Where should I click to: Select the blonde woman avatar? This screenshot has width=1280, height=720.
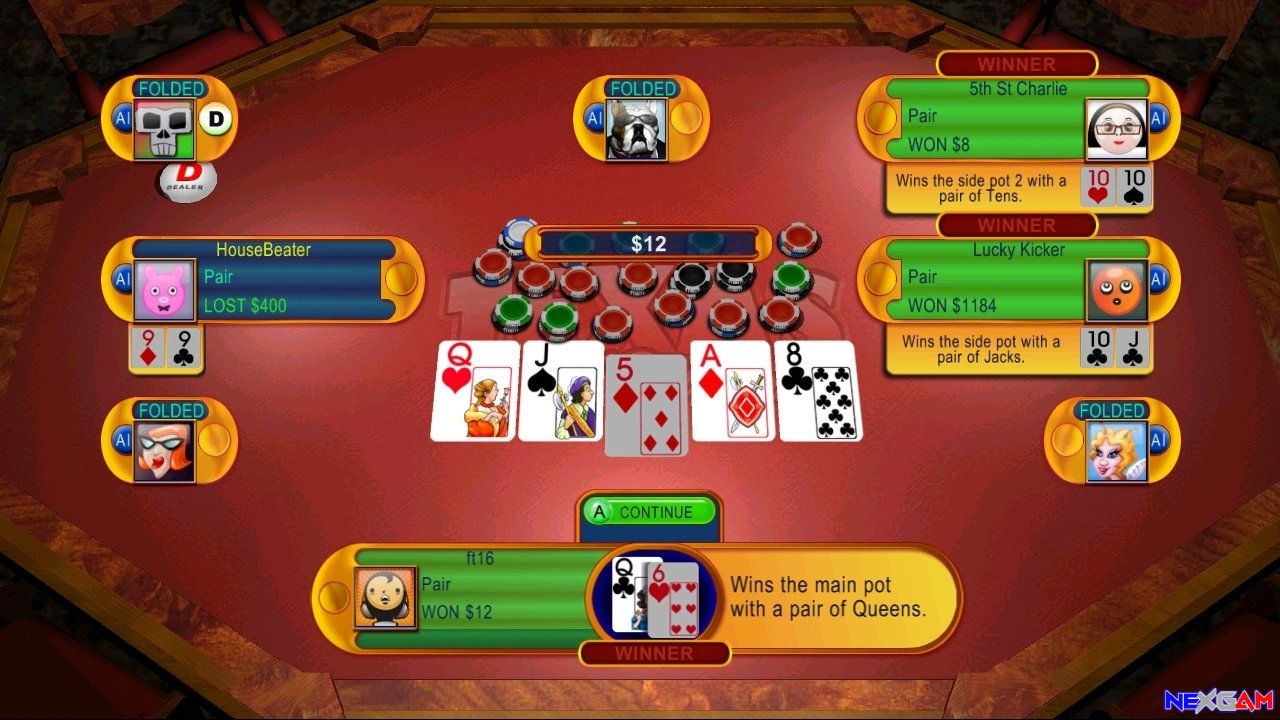[1116, 451]
